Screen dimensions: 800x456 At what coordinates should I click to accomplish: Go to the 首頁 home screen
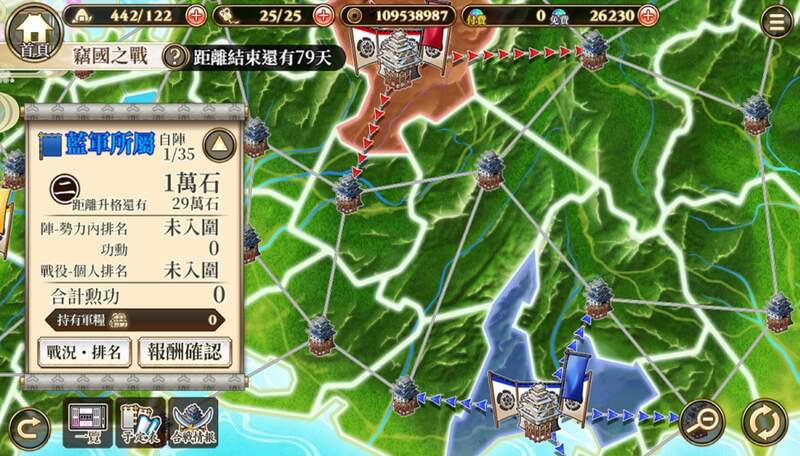(x=28, y=34)
